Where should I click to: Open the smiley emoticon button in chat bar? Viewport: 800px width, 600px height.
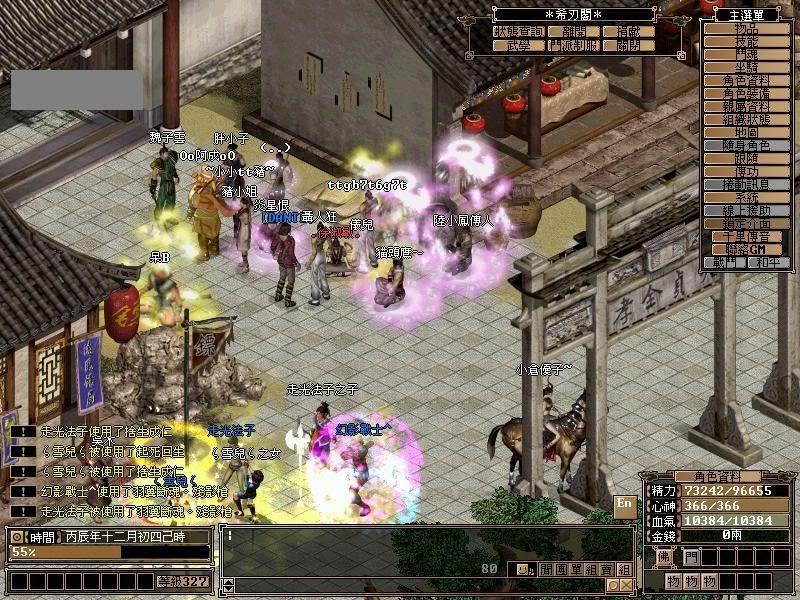(524, 569)
